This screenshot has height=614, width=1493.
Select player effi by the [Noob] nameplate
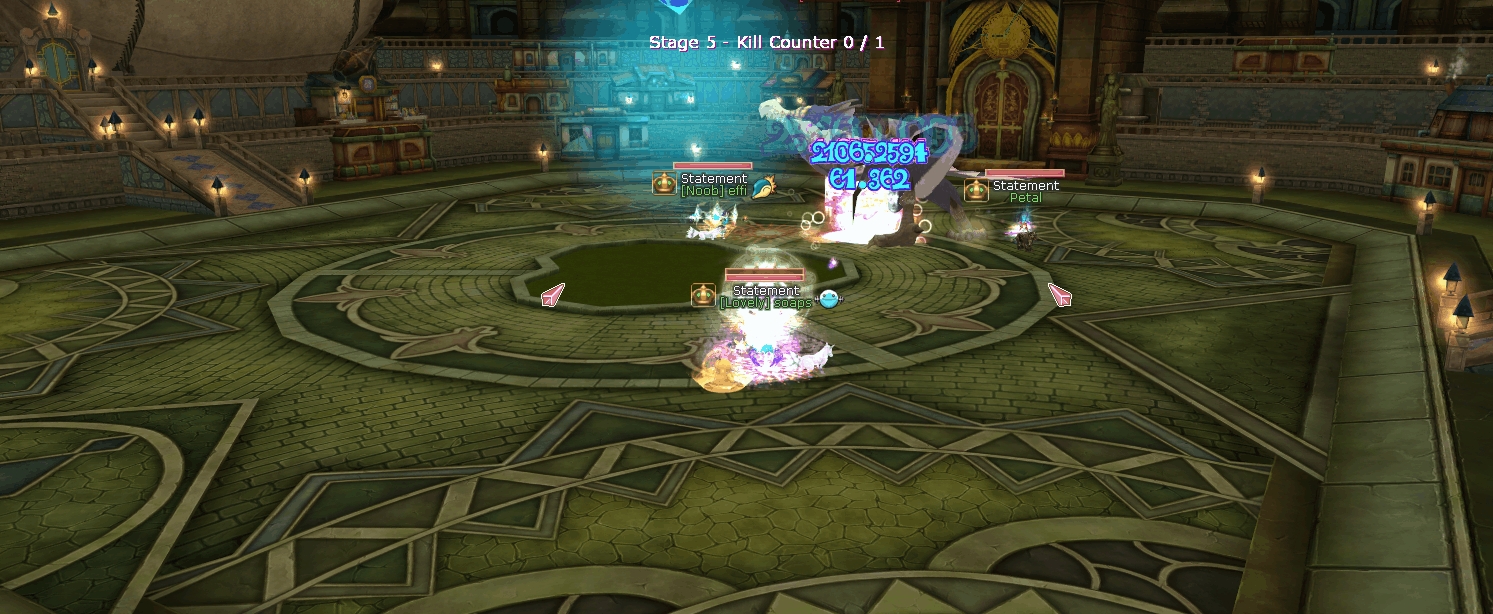click(713, 191)
